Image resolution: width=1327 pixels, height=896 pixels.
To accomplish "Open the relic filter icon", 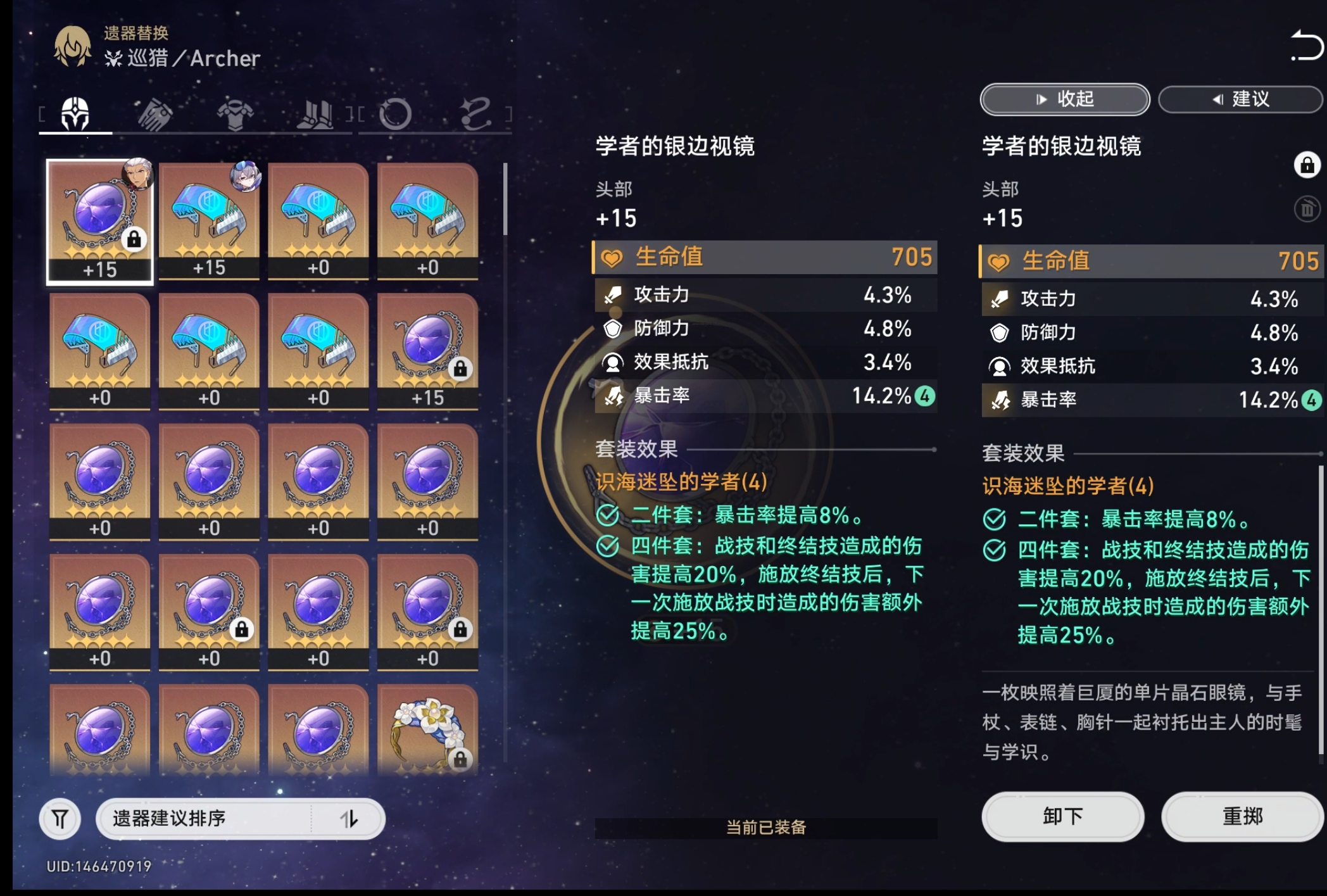I will (x=60, y=818).
